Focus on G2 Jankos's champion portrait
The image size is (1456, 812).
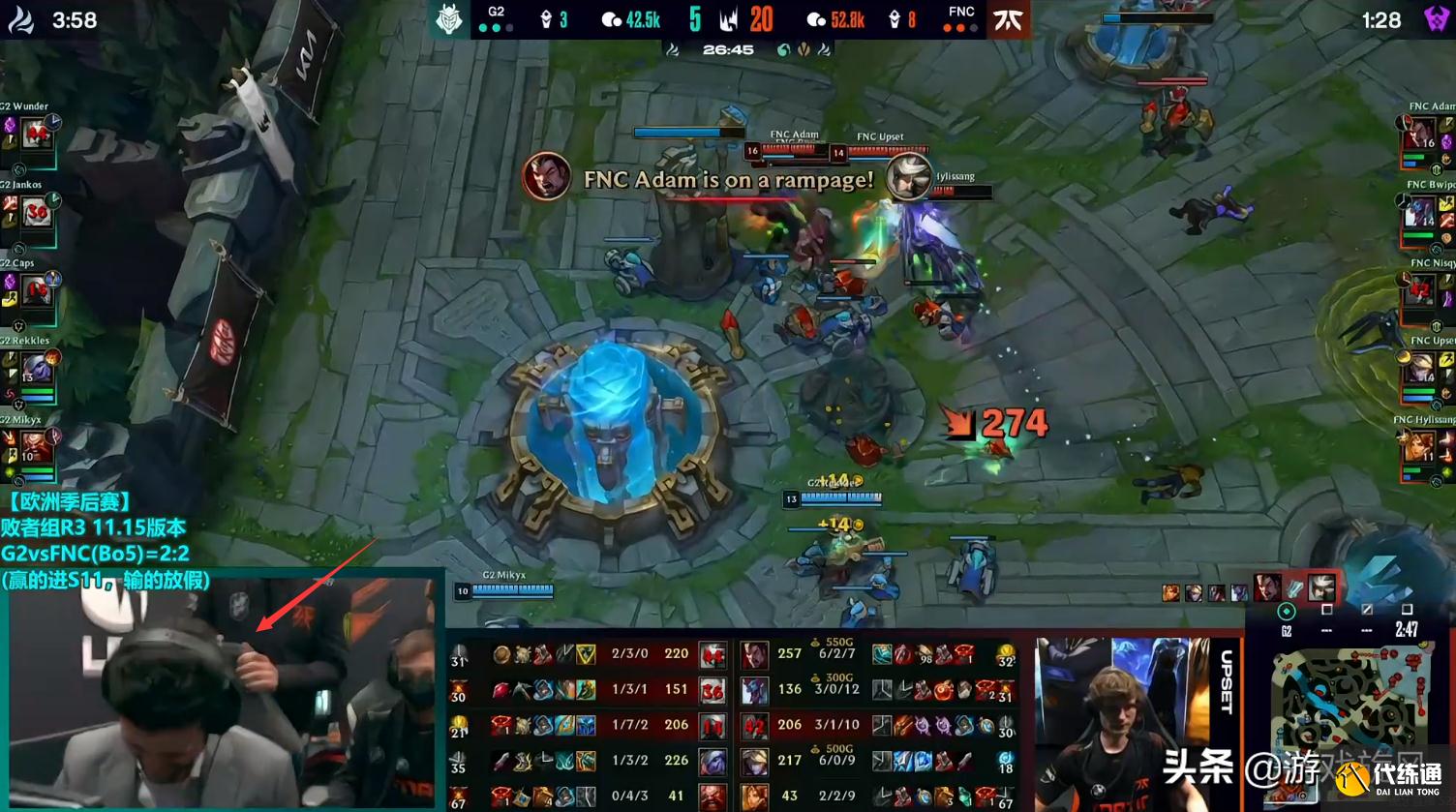(37, 212)
